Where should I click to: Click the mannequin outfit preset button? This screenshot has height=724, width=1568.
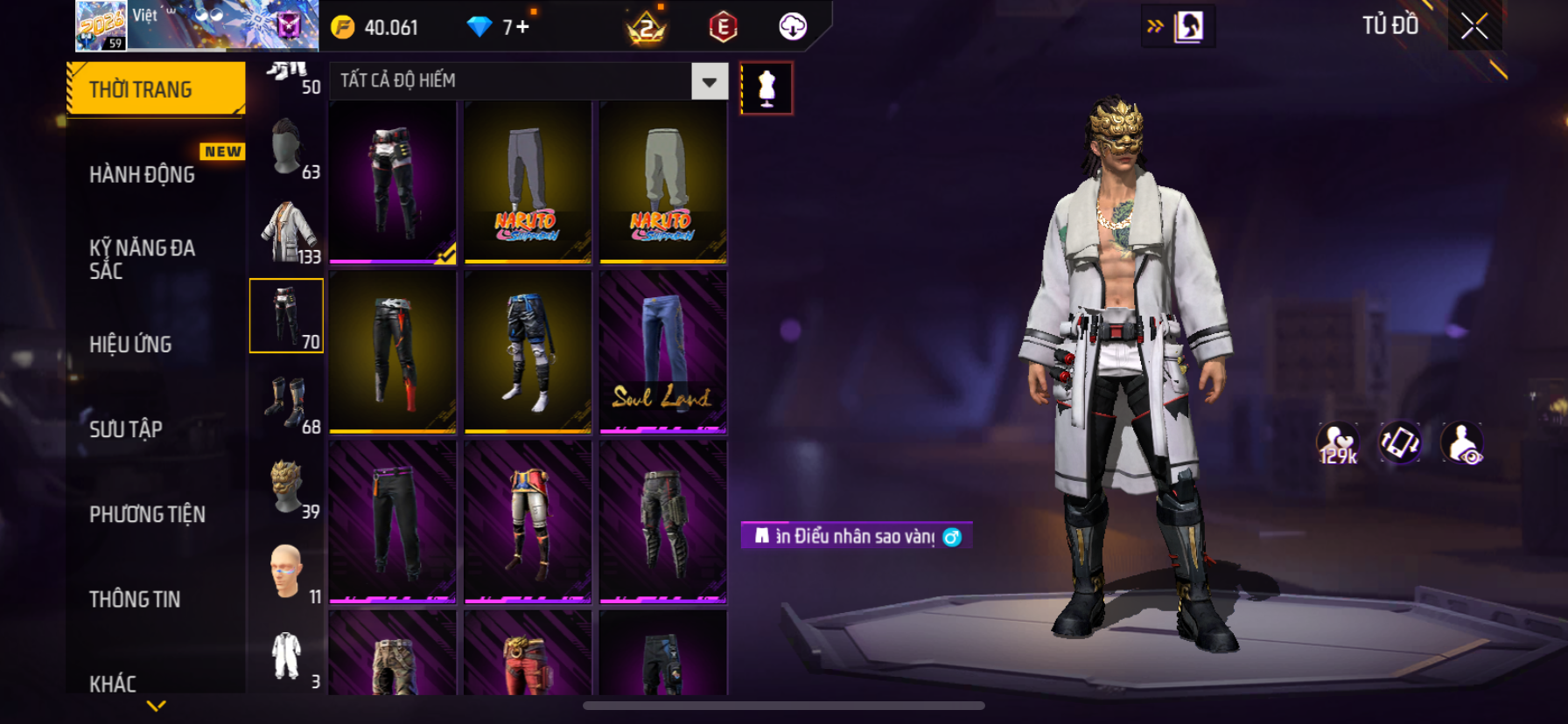(x=766, y=88)
